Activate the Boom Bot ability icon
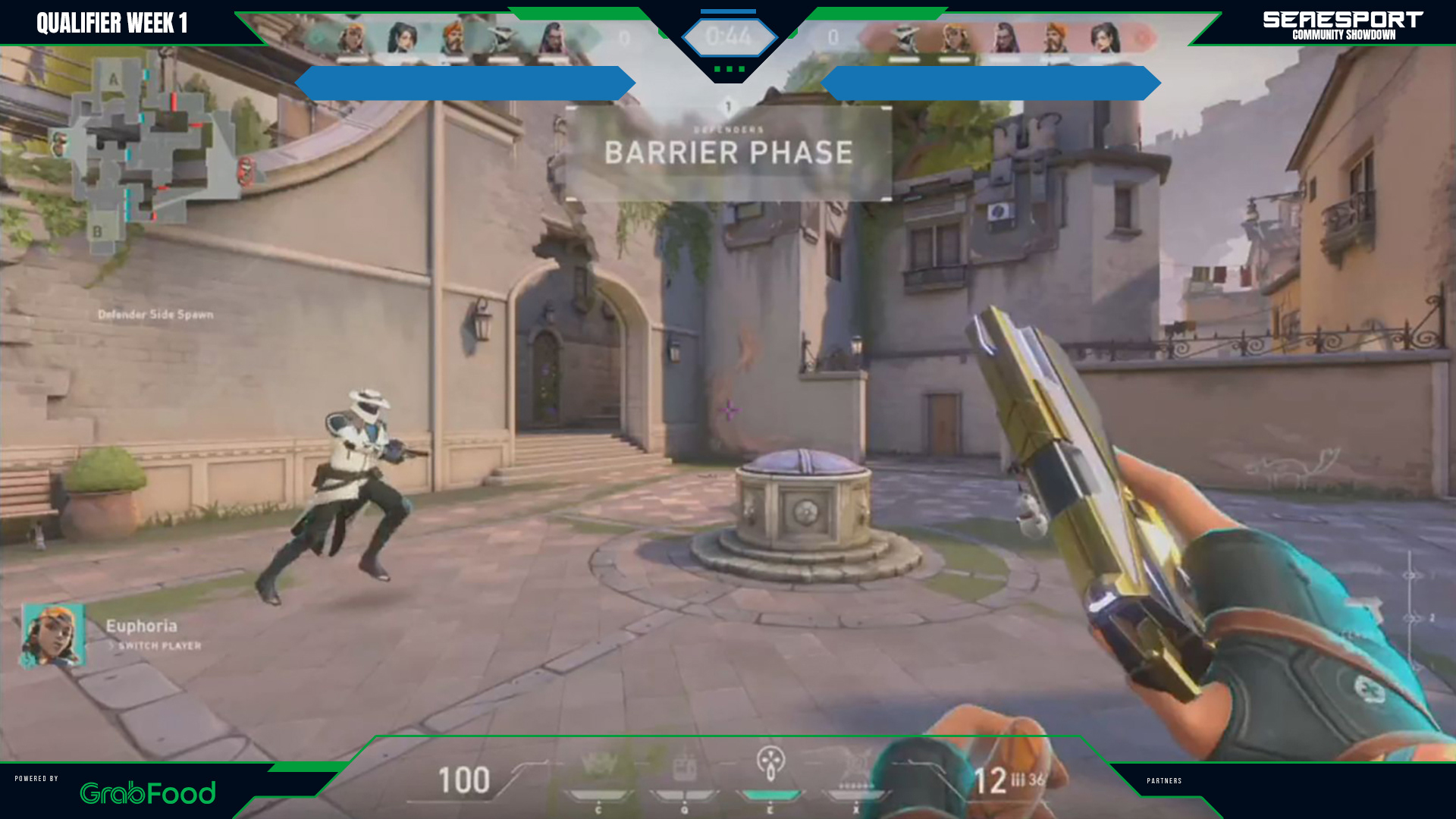The image size is (1456, 819). (598, 767)
